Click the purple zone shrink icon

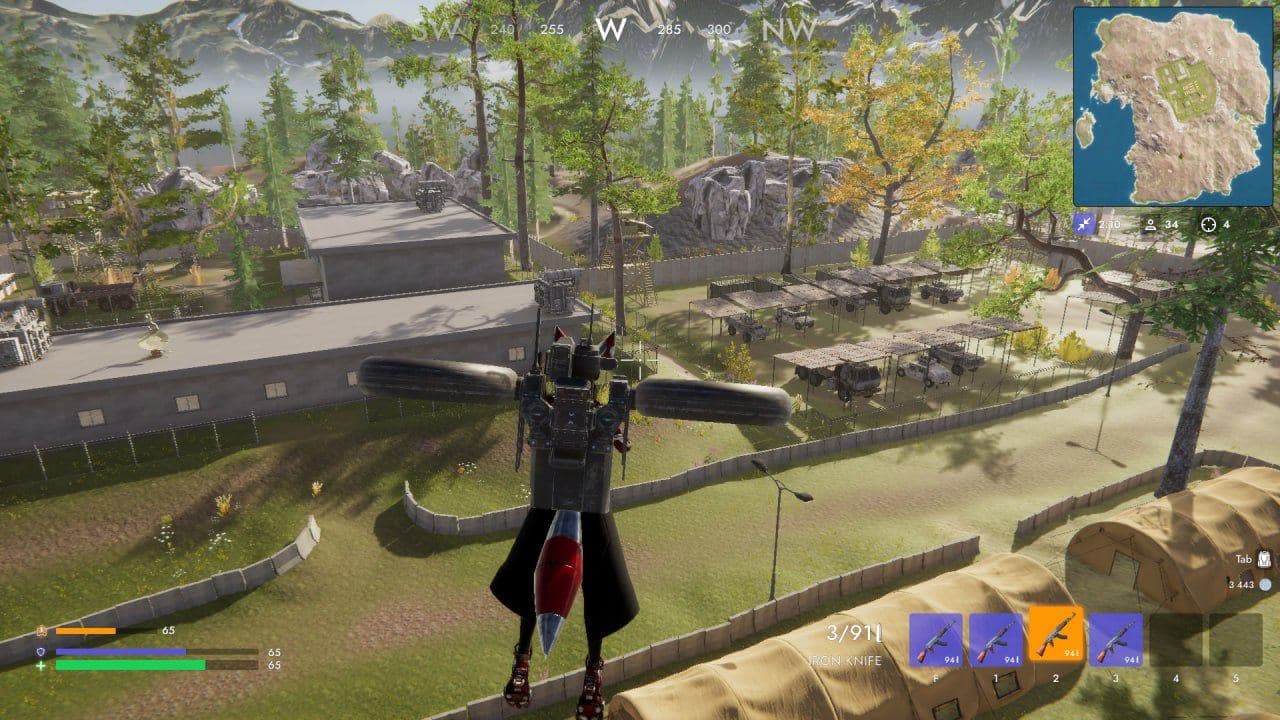pyautogui.click(x=1084, y=224)
